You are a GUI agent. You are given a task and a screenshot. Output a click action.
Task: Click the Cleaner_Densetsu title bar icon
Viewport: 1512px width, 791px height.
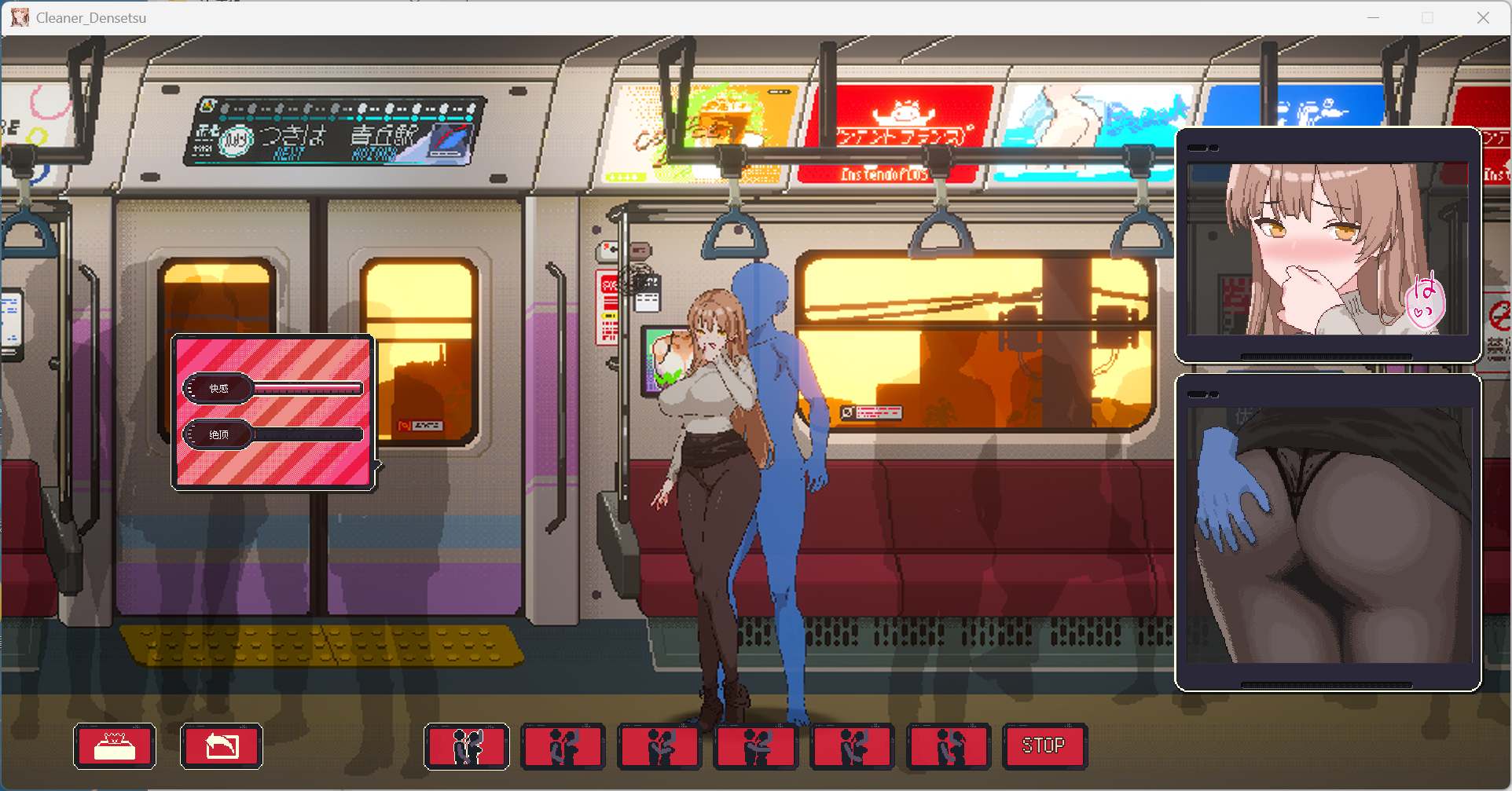(20, 17)
